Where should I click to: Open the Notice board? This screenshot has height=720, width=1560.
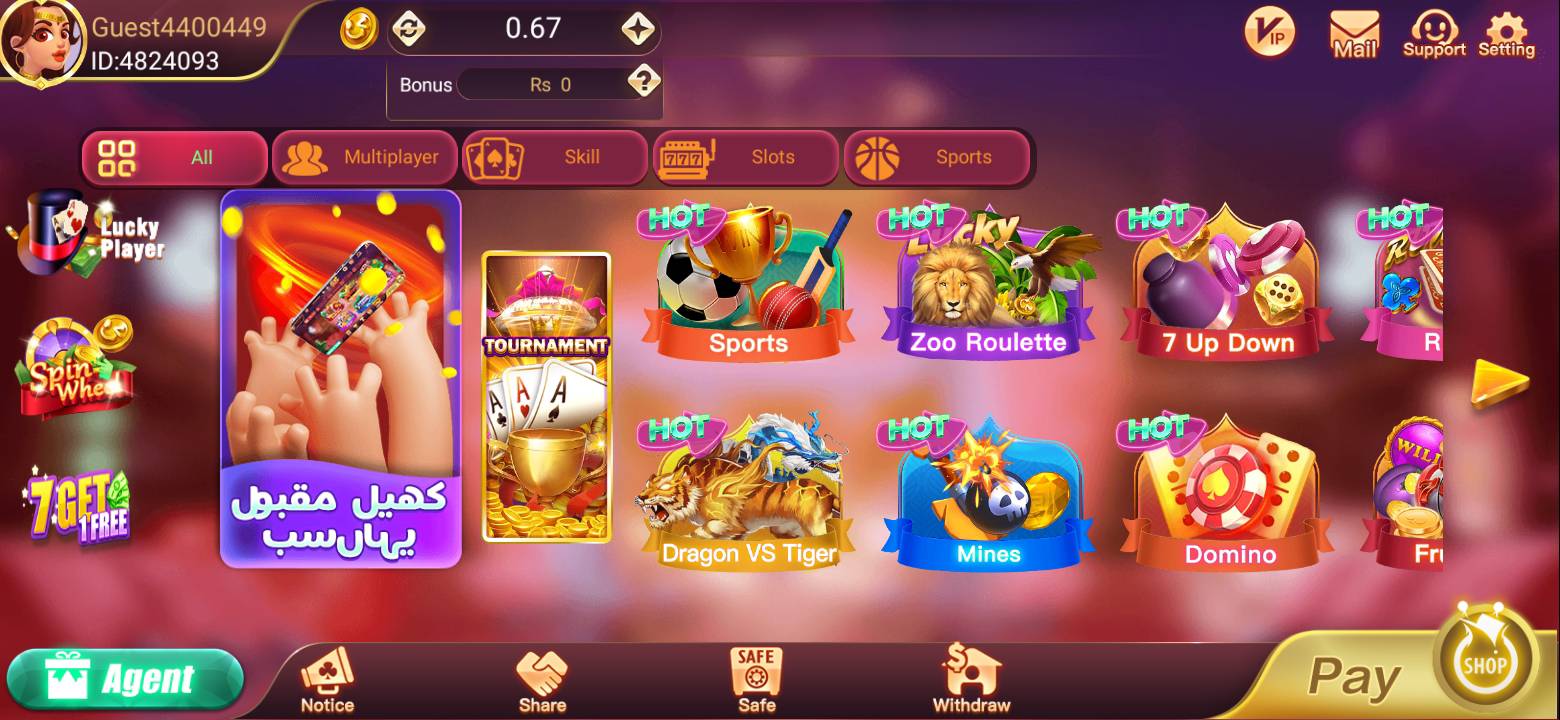pyautogui.click(x=326, y=678)
